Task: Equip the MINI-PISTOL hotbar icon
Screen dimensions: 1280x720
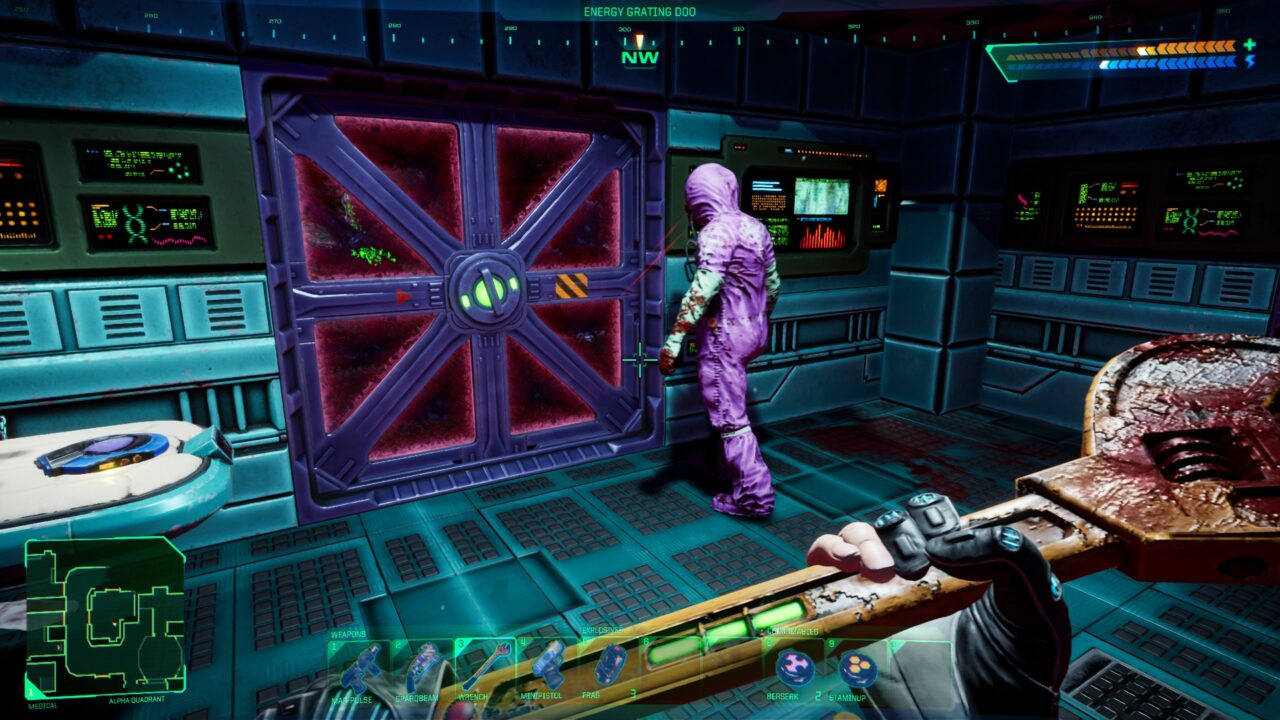Action: [548, 663]
